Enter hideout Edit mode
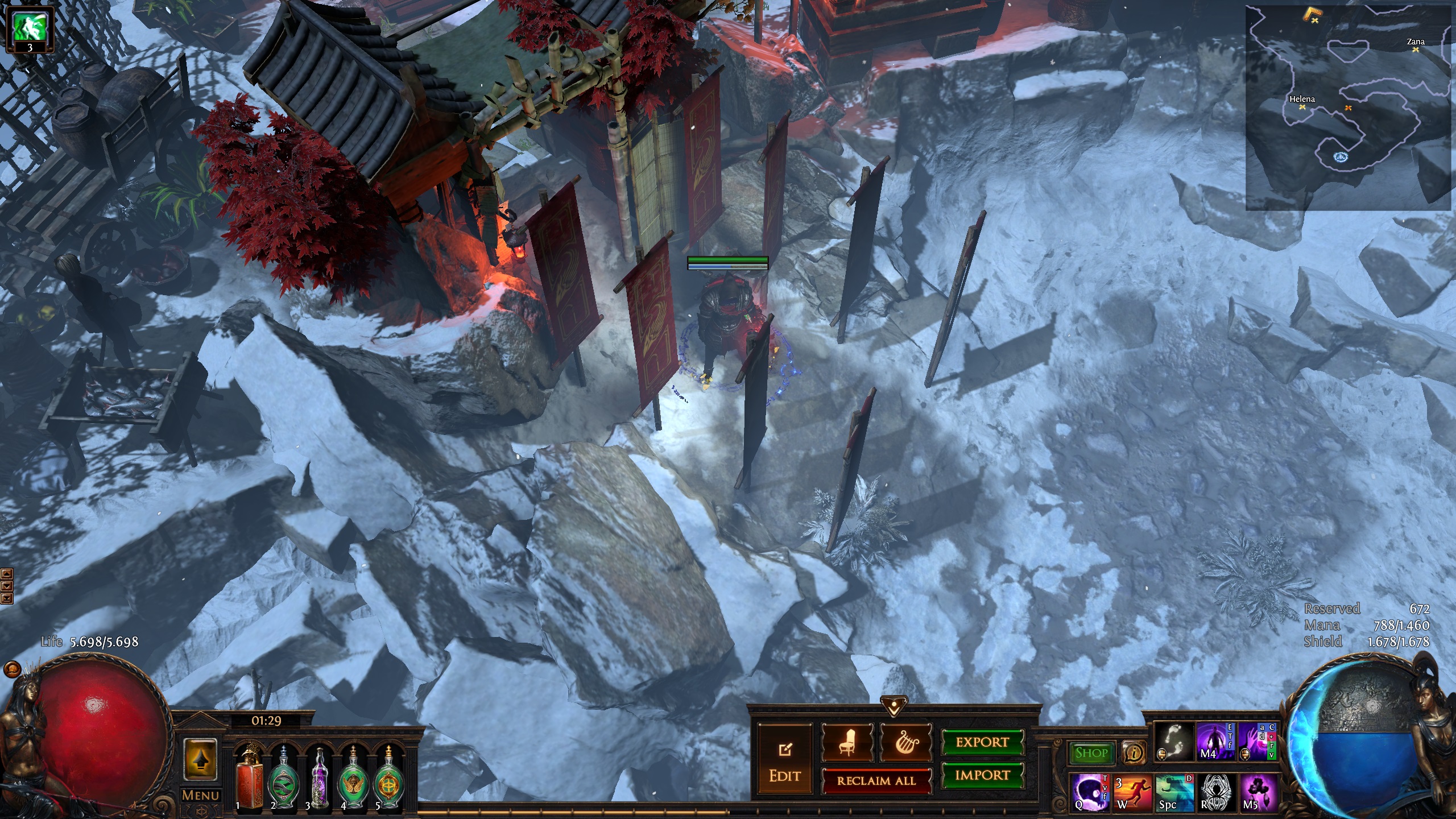Image resolution: width=1456 pixels, height=819 pixels. 785,760
